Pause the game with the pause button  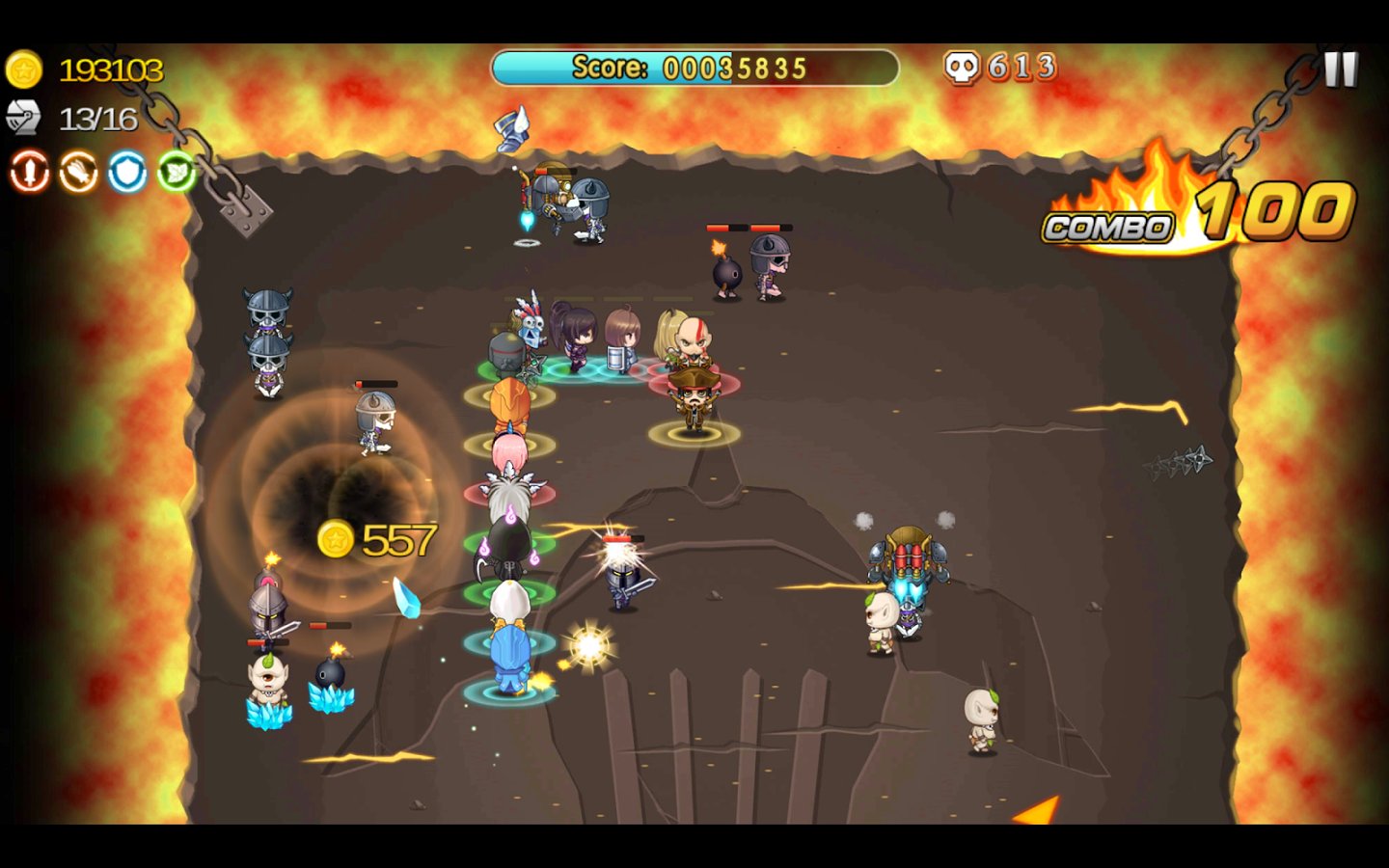tap(1340, 69)
